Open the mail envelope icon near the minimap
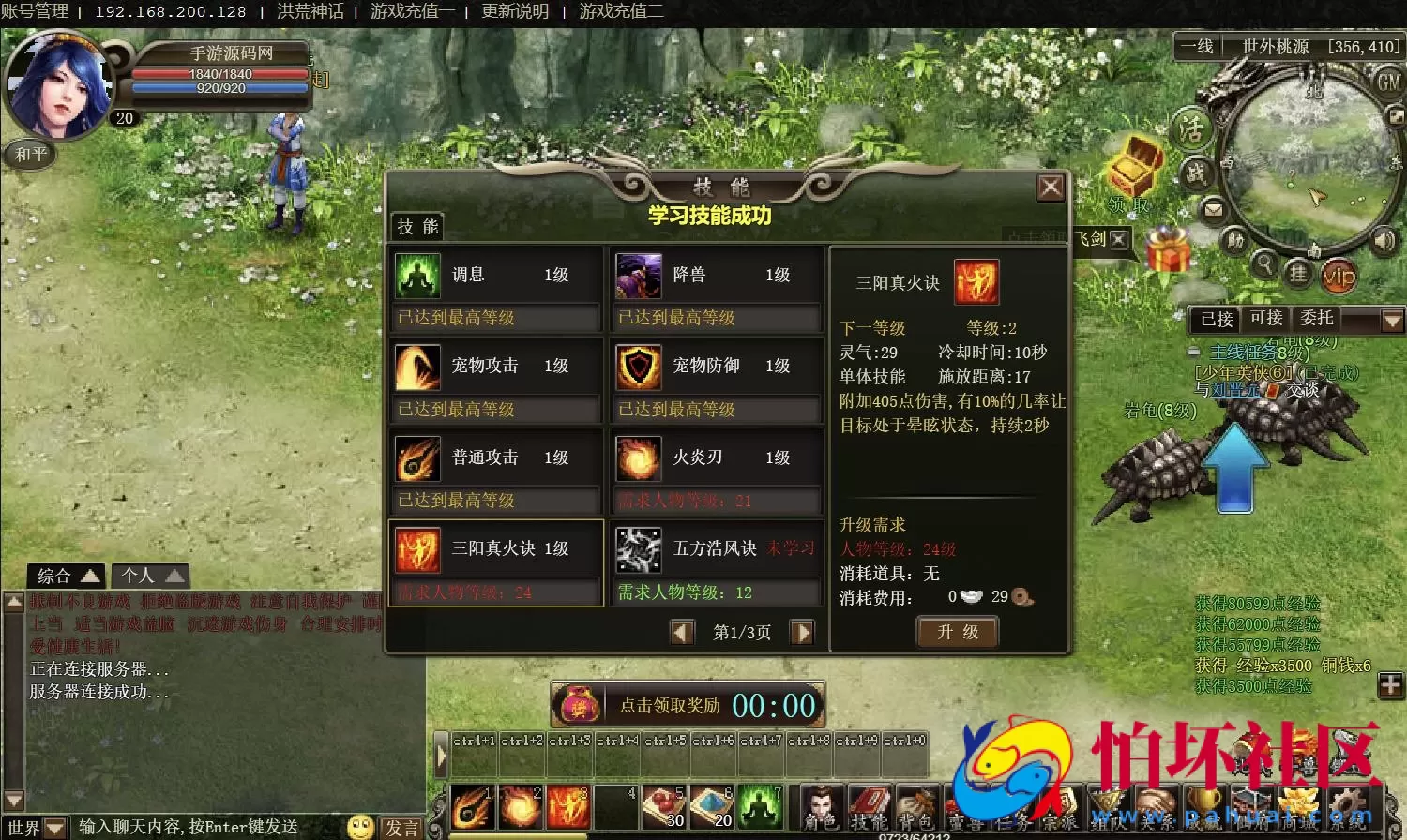The image size is (1407, 840). [x=1214, y=210]
